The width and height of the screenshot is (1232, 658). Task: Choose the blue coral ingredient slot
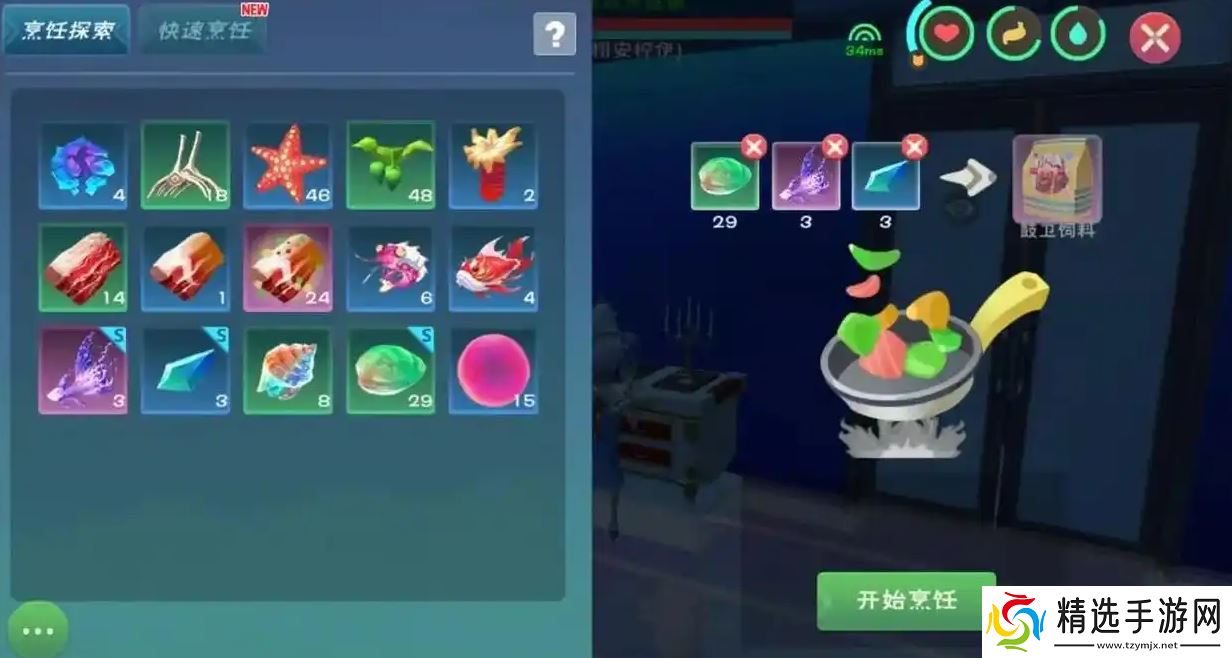tap(83, 165)
